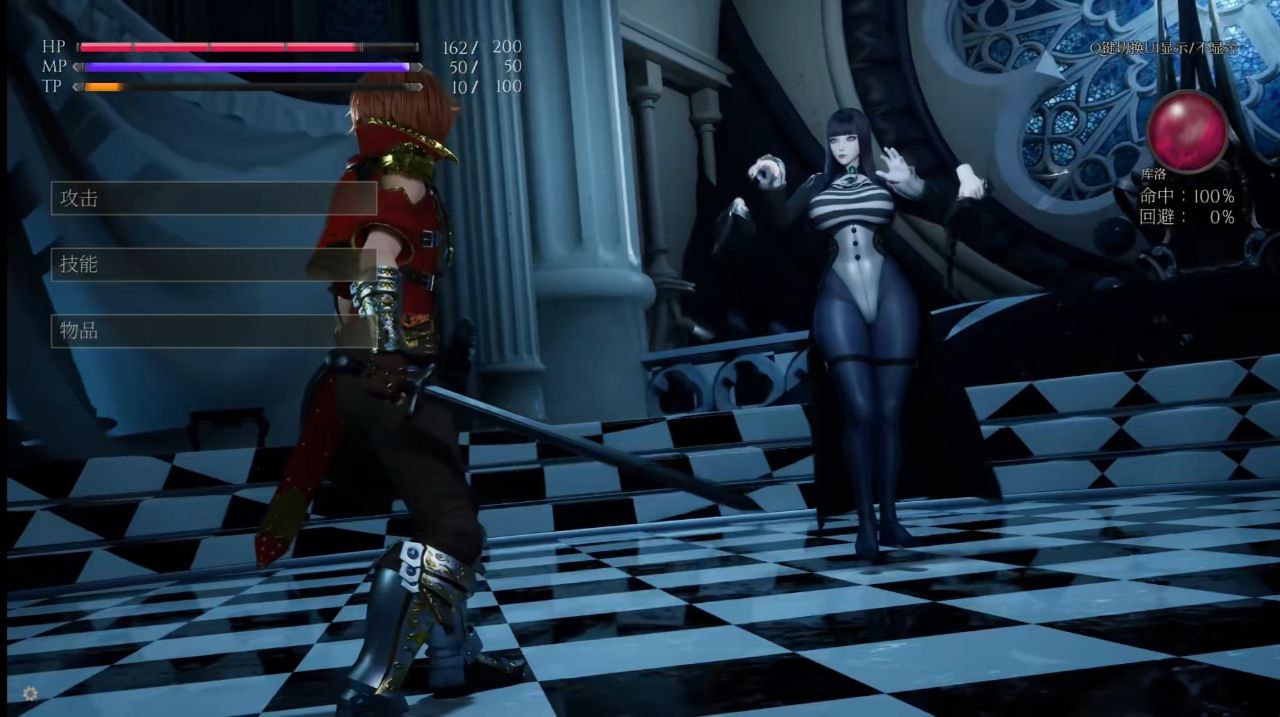Open settings via the gear icon
The image size is (1280, 717).
30,692
